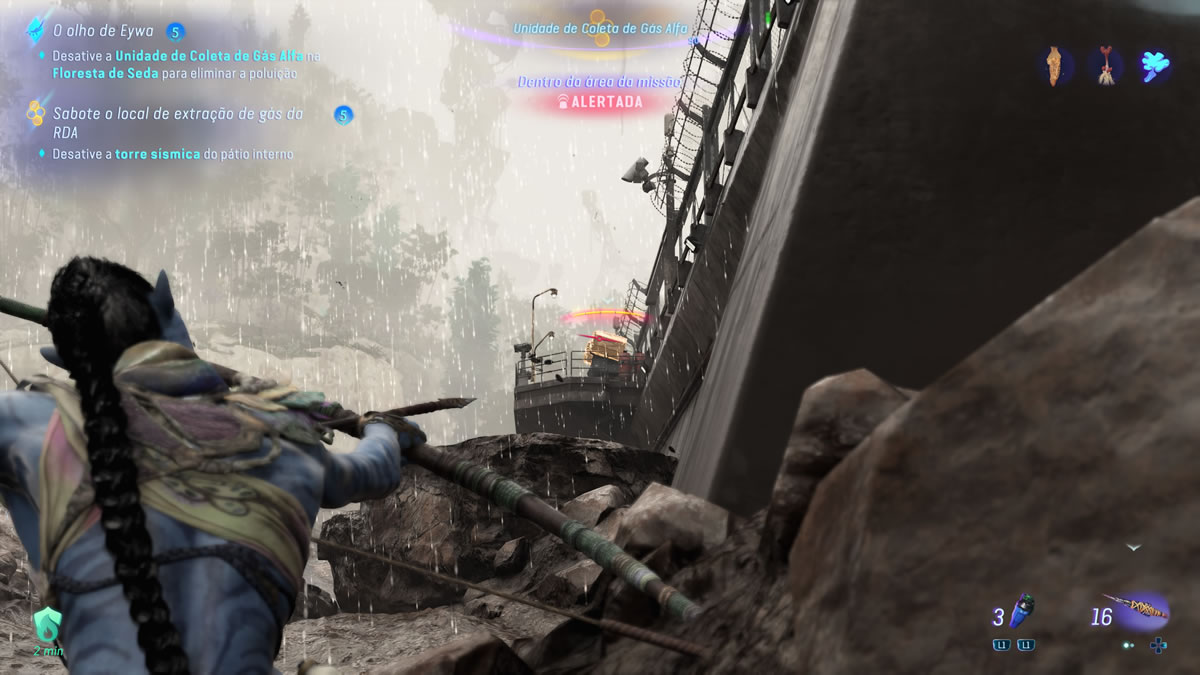
Task: Click the 'Unidade de Coleta de Gás Alfa' location marker
Action: pos(600,28)
